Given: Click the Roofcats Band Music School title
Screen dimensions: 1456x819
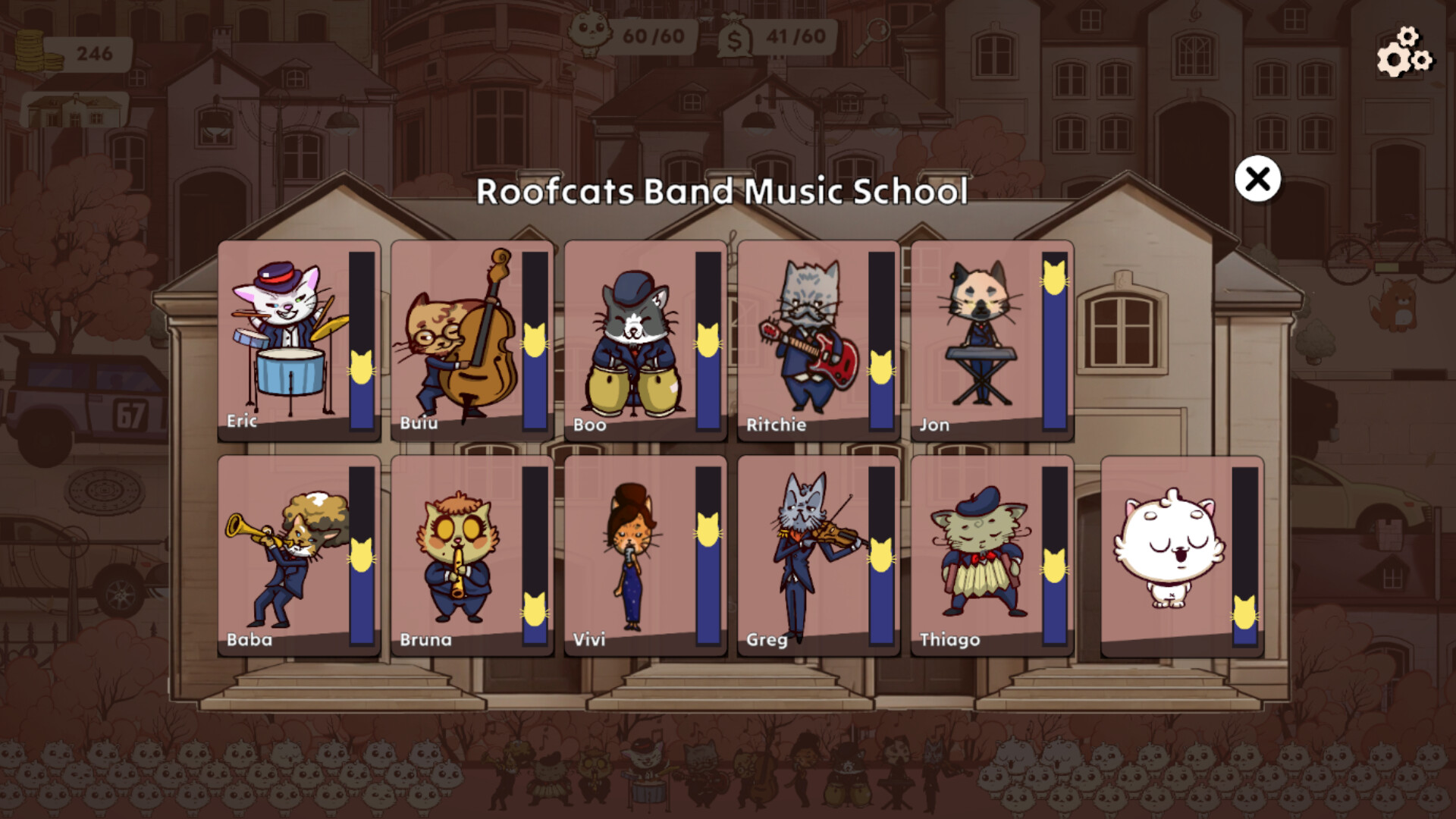Looking at the screenshot, I should point(723,194).
